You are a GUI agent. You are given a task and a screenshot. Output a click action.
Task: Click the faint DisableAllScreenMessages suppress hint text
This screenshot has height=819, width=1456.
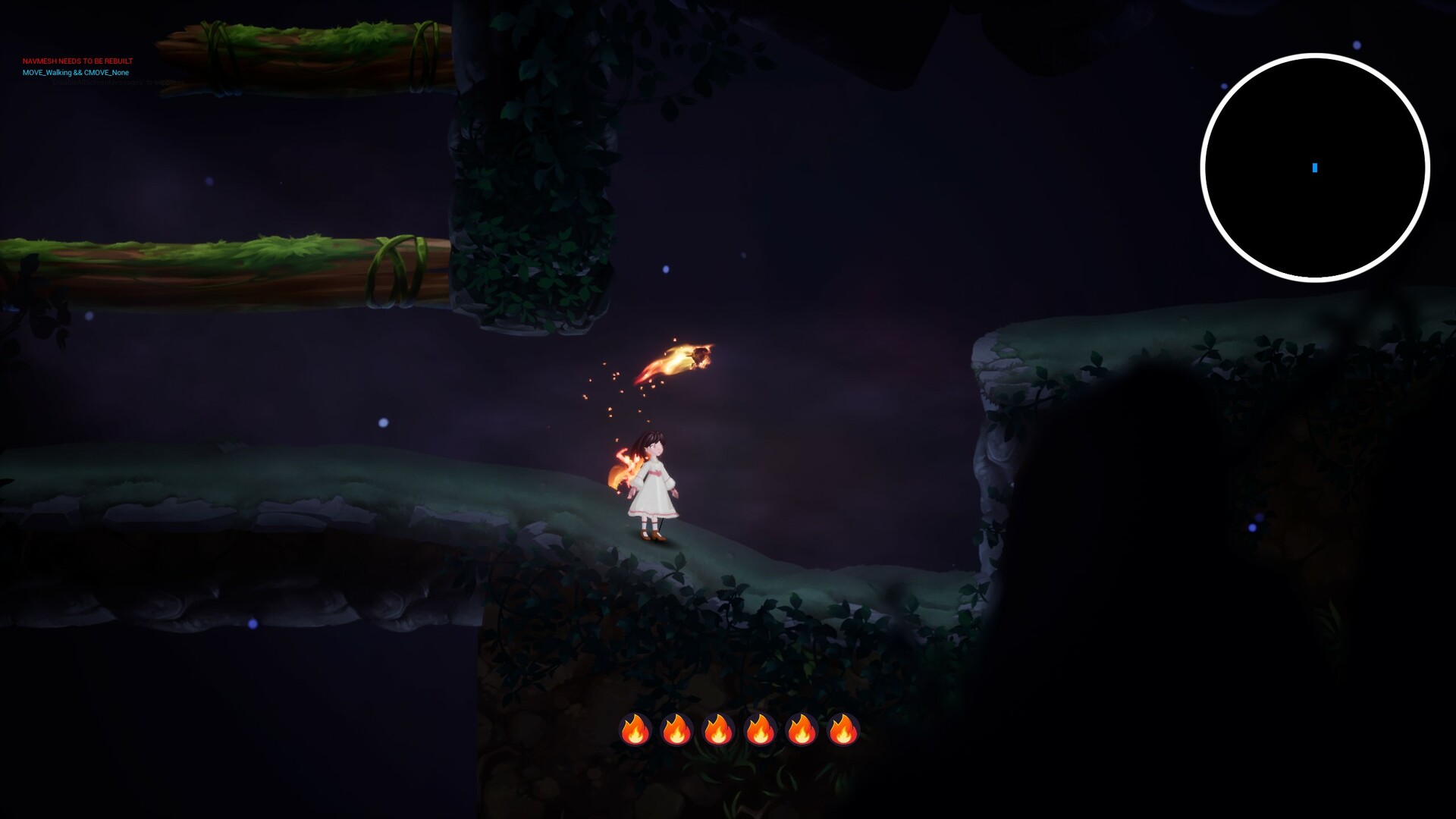coord(118,82)
